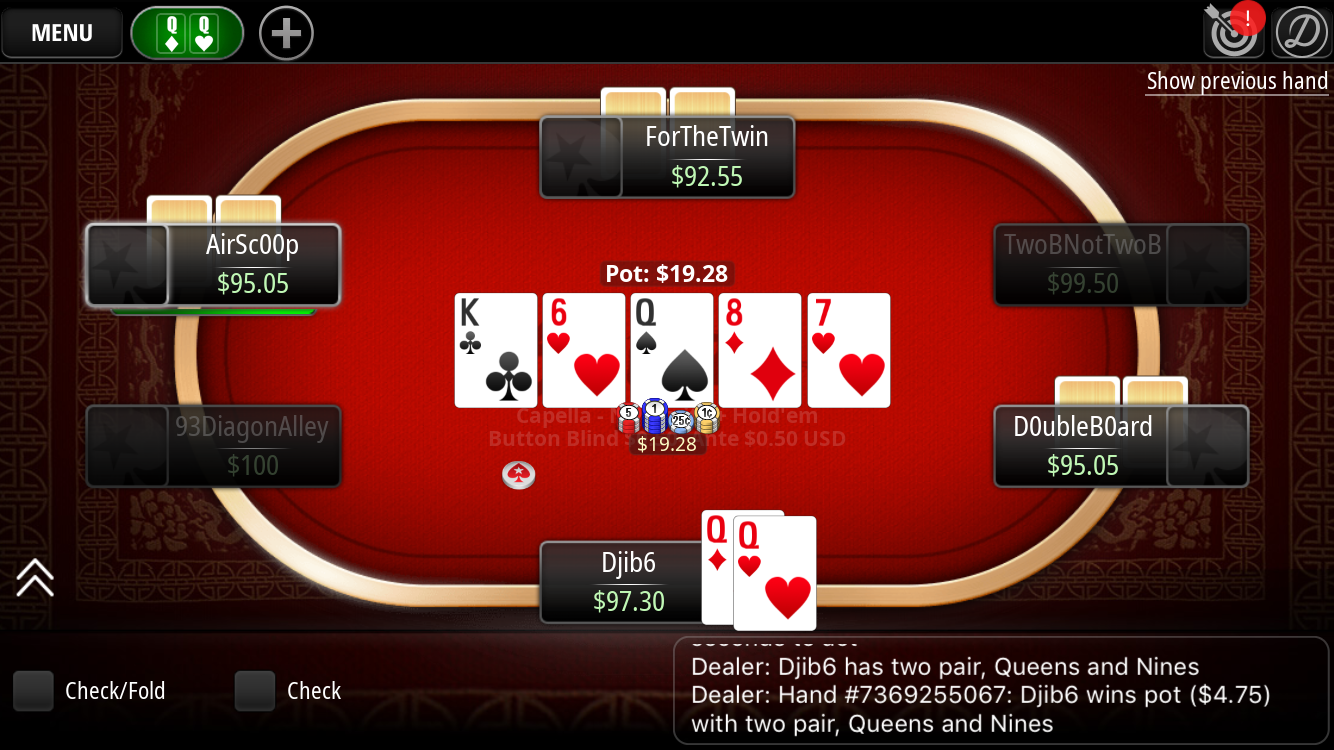This screenshot has height=750, width=1334.
Task: View Djib6's Queen of hearts hole card
Action: coord(775,573)
